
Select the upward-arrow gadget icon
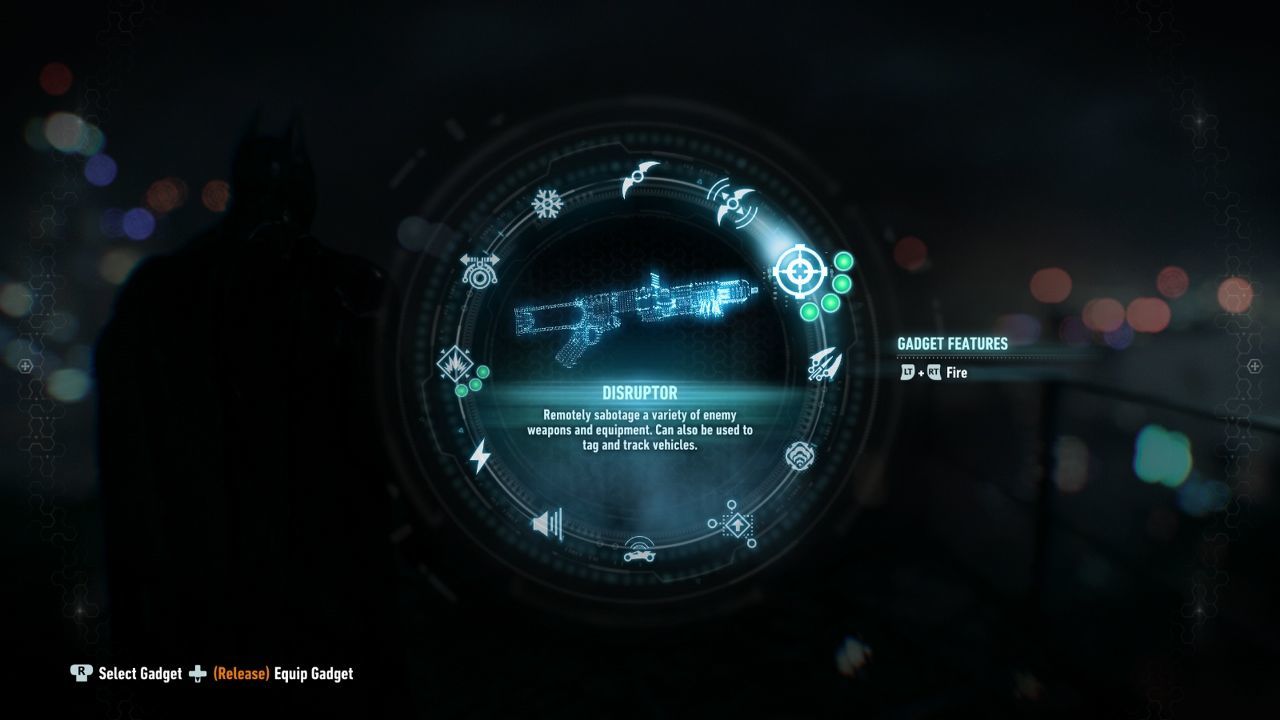(737, 524)
